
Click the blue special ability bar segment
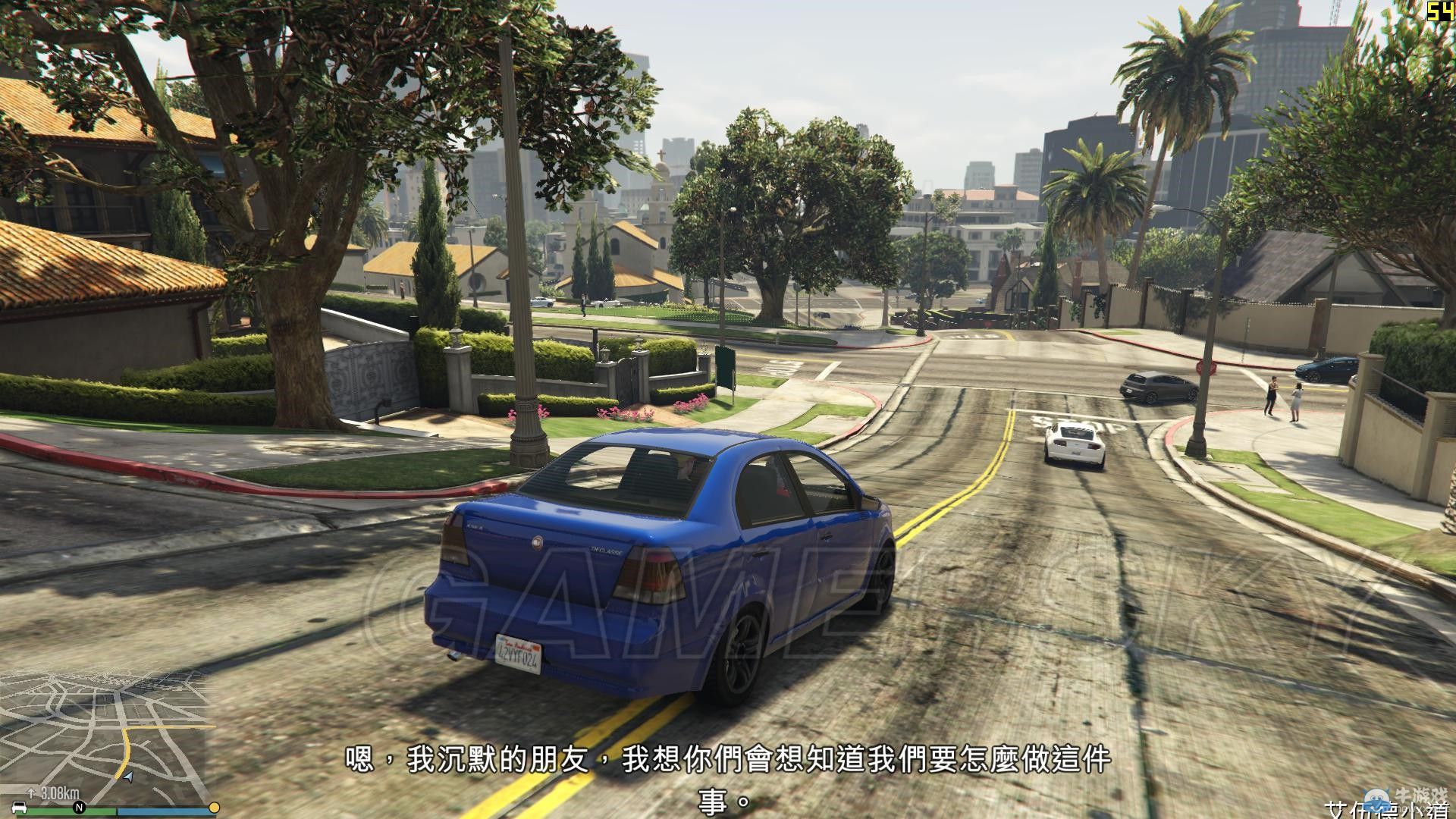point(167,811)
